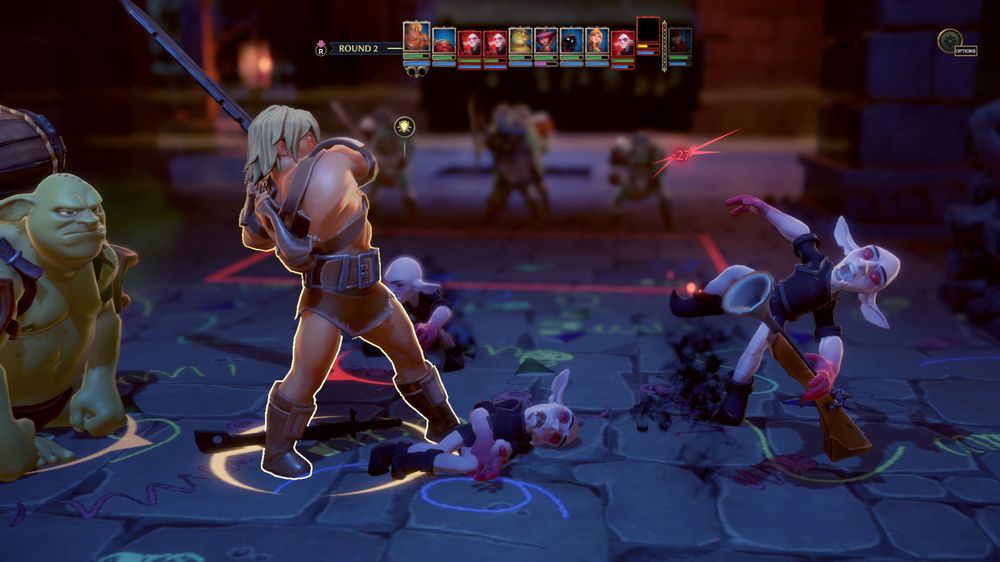Select the active barbarian turn-order portrait
This screenshot has height=562, width=1000.
[417, 37]
